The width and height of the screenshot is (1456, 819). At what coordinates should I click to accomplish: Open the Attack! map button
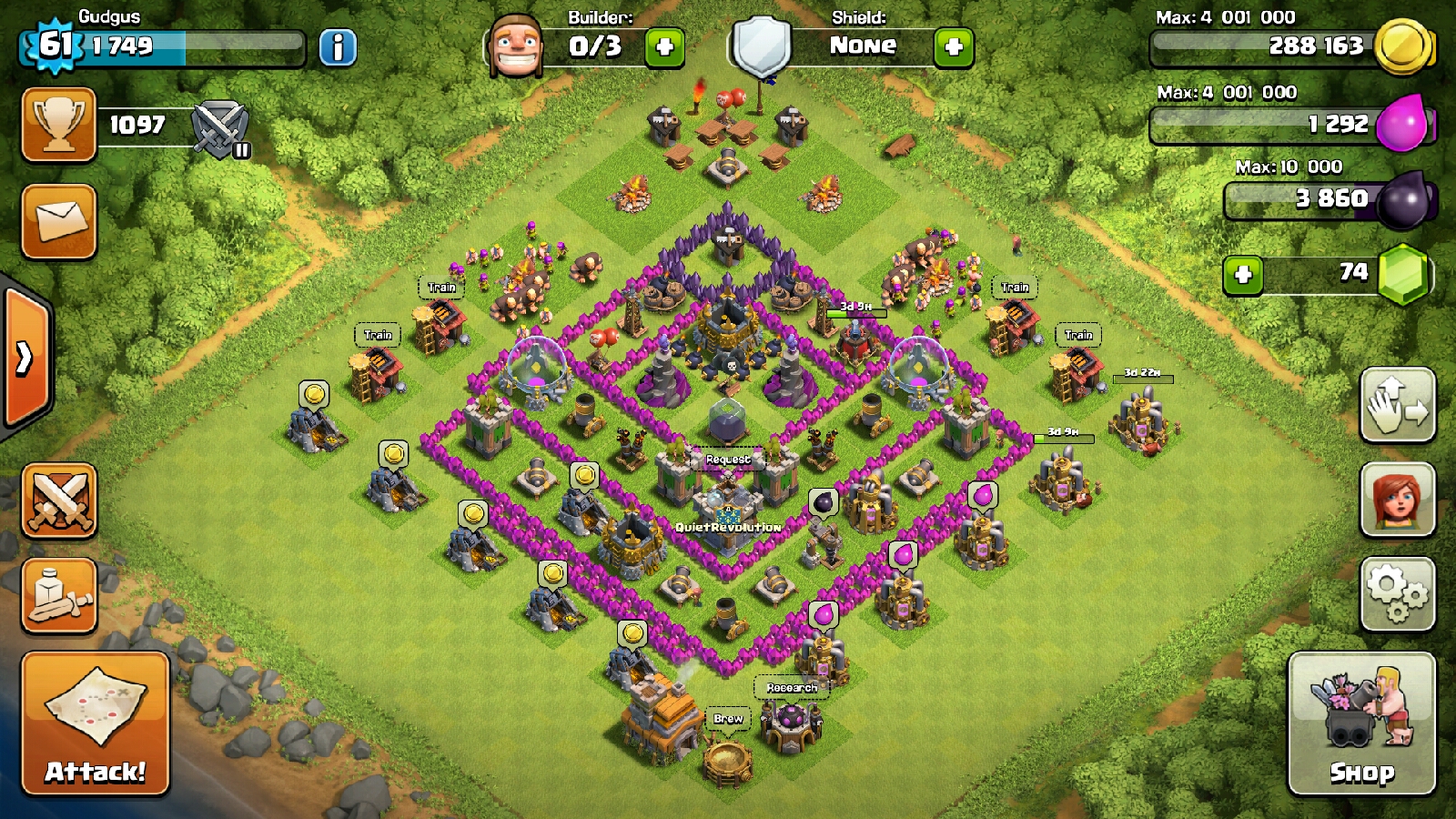pos(96,723)
